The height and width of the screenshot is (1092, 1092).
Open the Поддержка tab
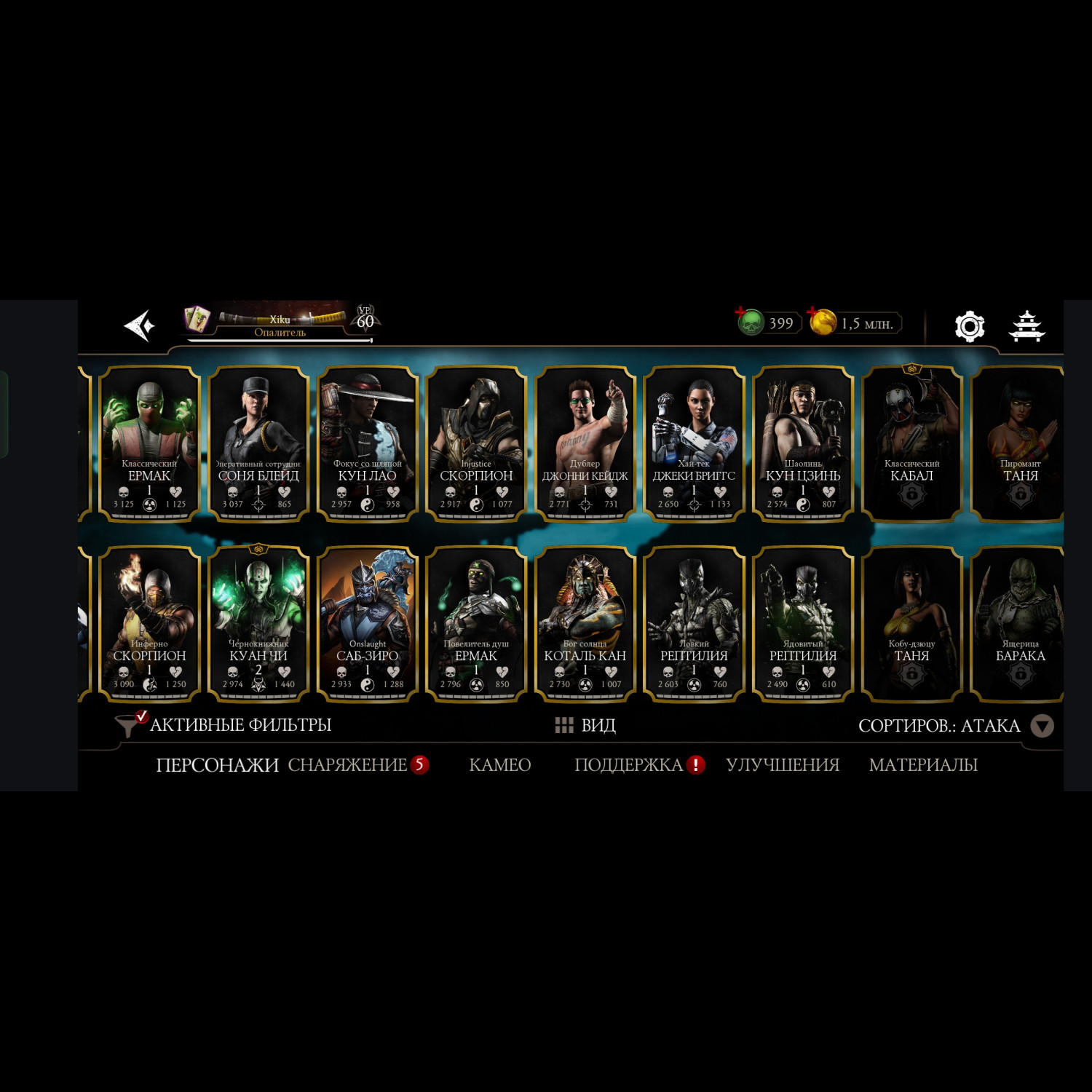(x=629, y=765)
